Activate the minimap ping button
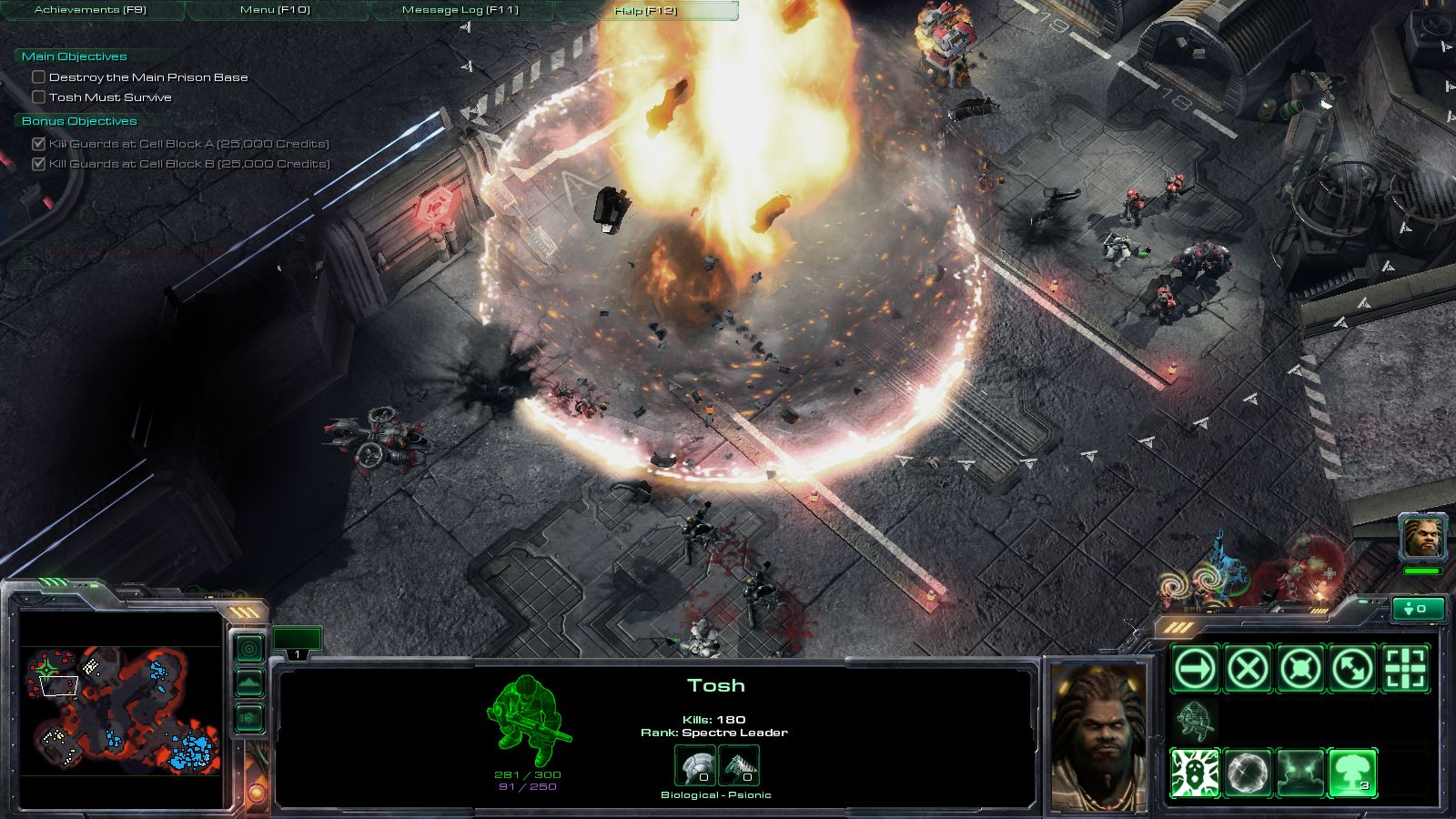Screen dimensions: 1456x819 point(249,648)
